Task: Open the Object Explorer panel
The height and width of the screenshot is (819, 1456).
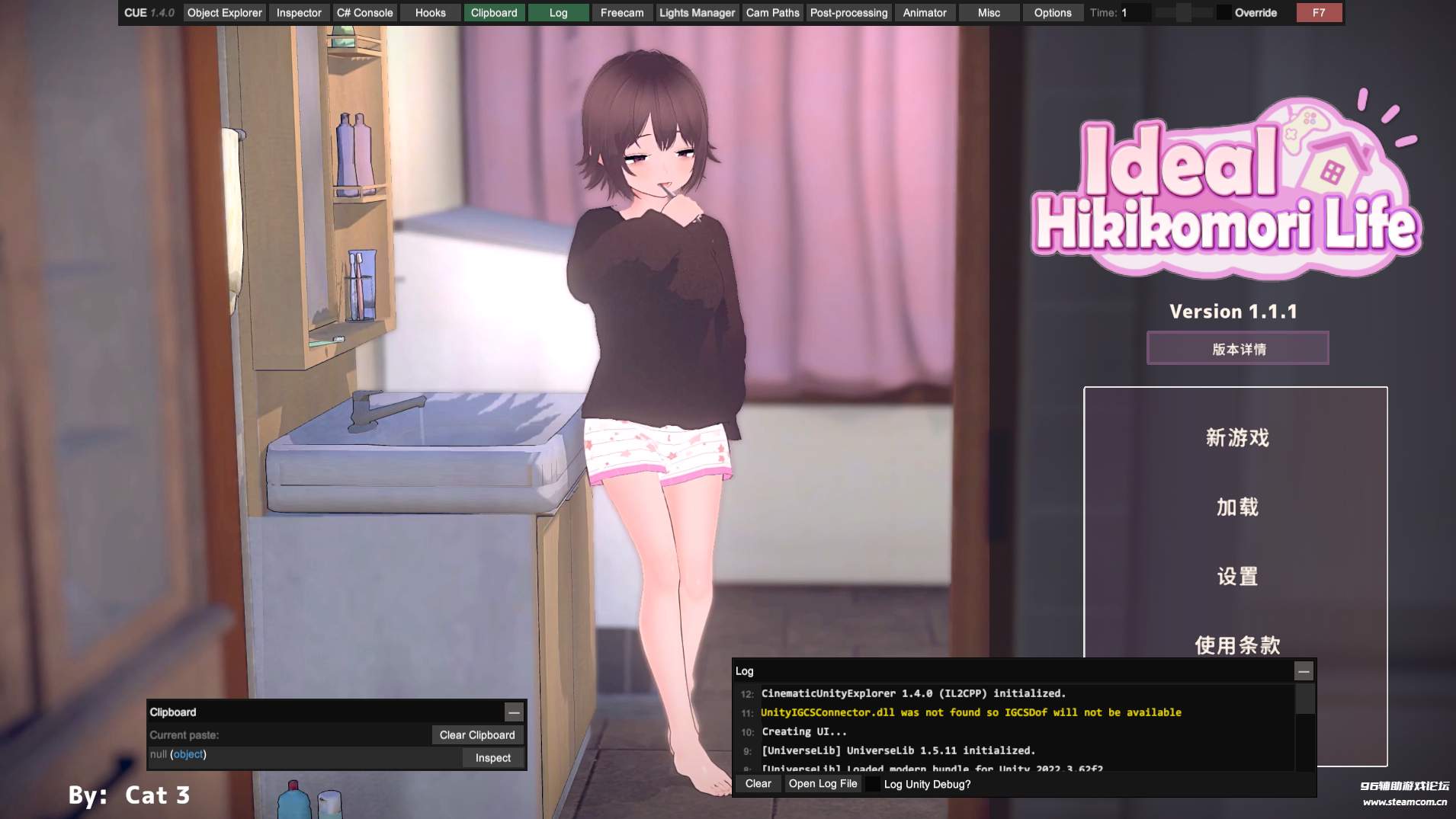Action: click(224, 12)
